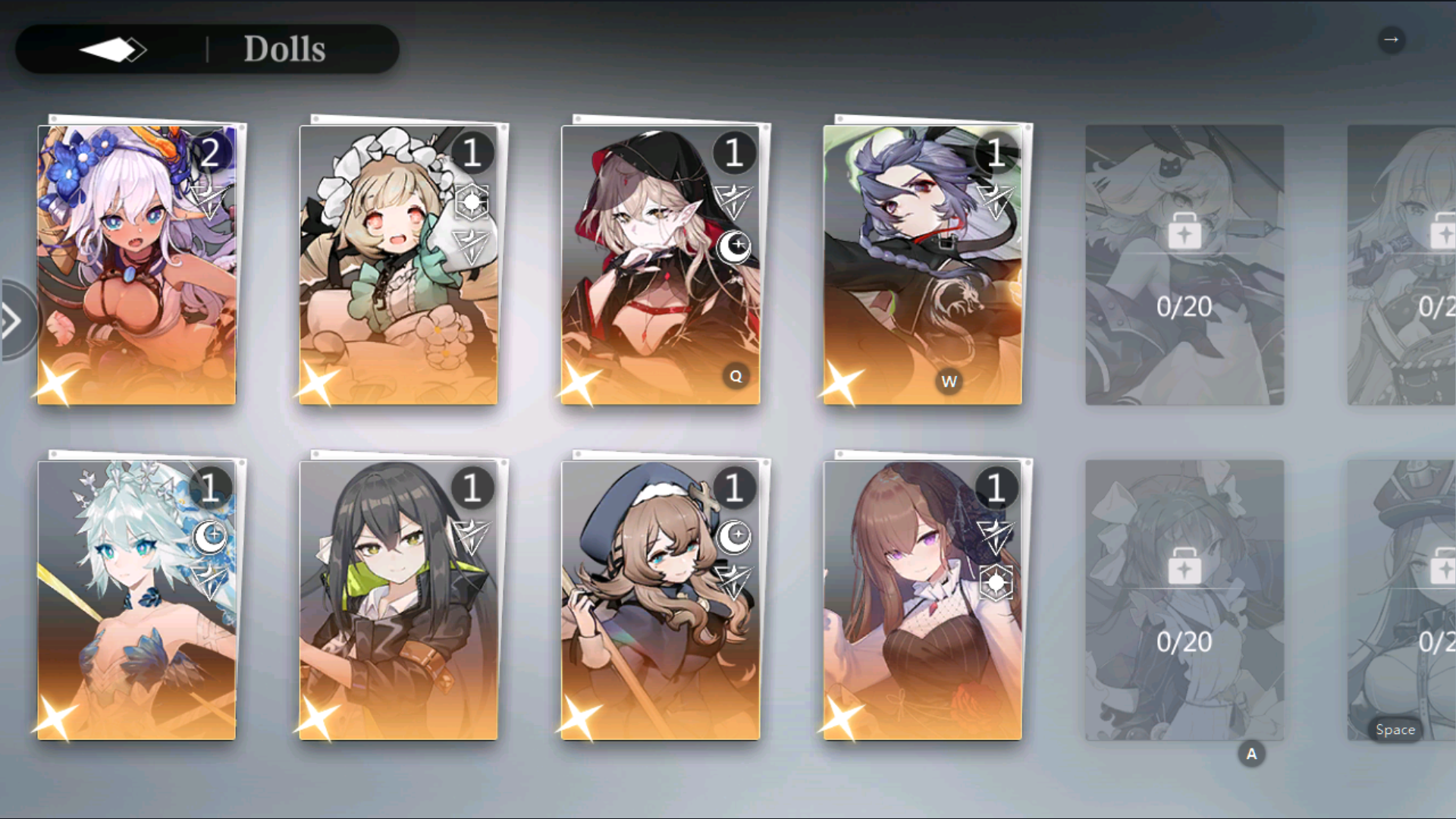Select the moon skill icon on hooded vampire doll
Viewport: 1456px width, 819px height.
tap(735, 245)
